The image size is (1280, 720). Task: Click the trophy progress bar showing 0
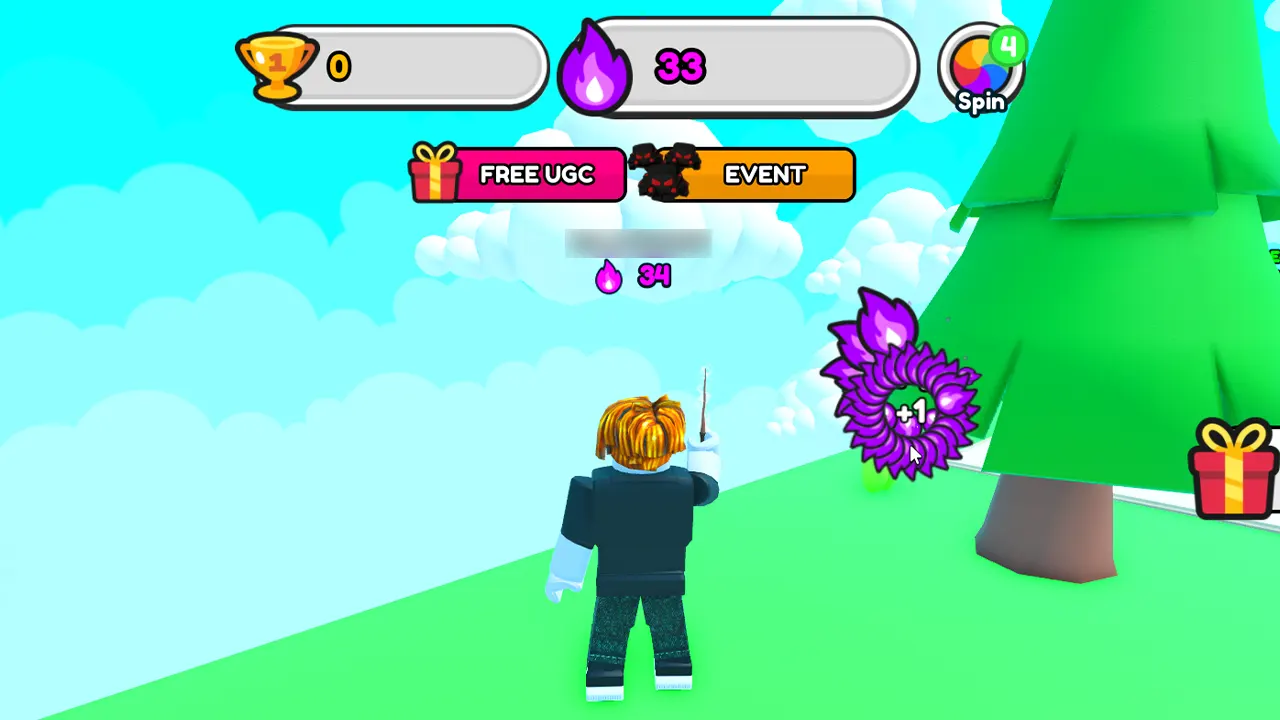click(x=420, y=66)
